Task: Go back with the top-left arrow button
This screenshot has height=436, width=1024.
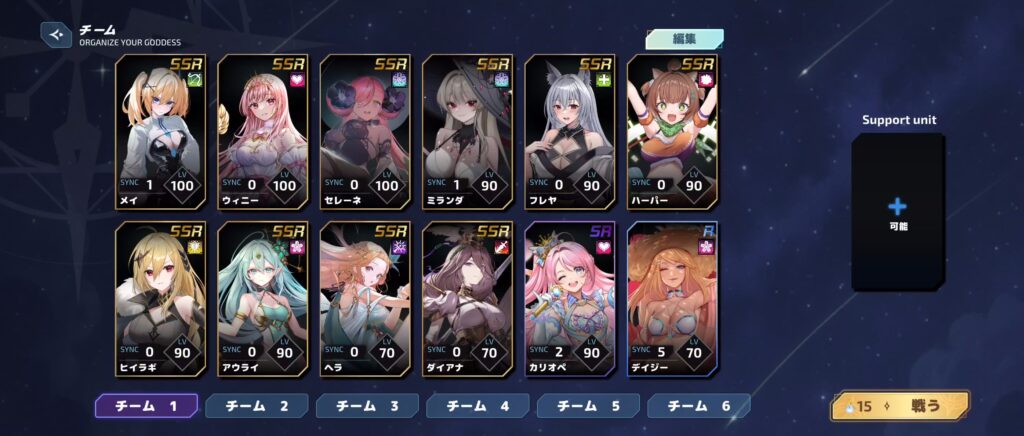Action: 56,35
